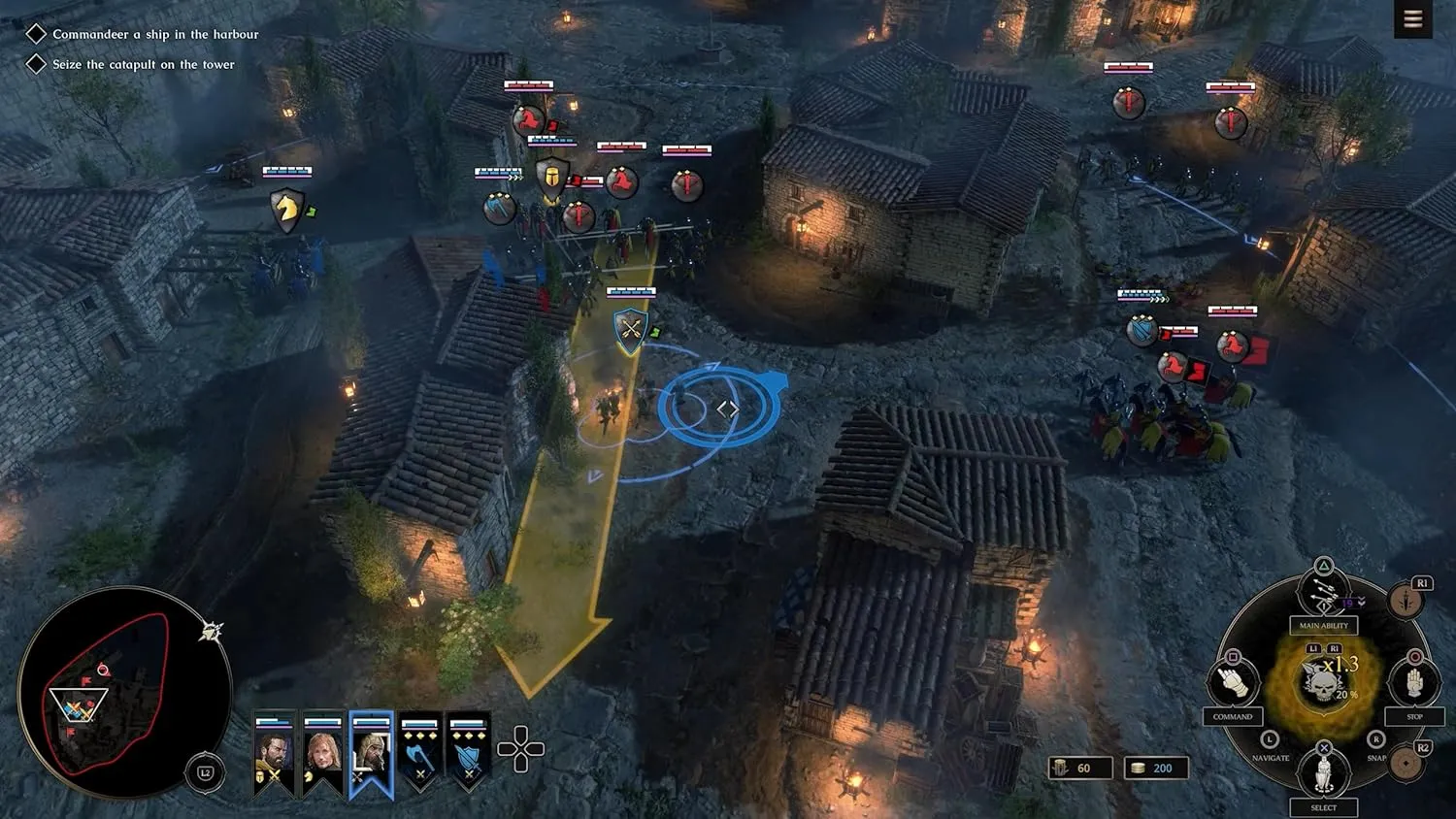The width and height of the screenshot is (1456, 819).
Task: Click the blue sword-and-shield unit marker
Action: 1142,331
